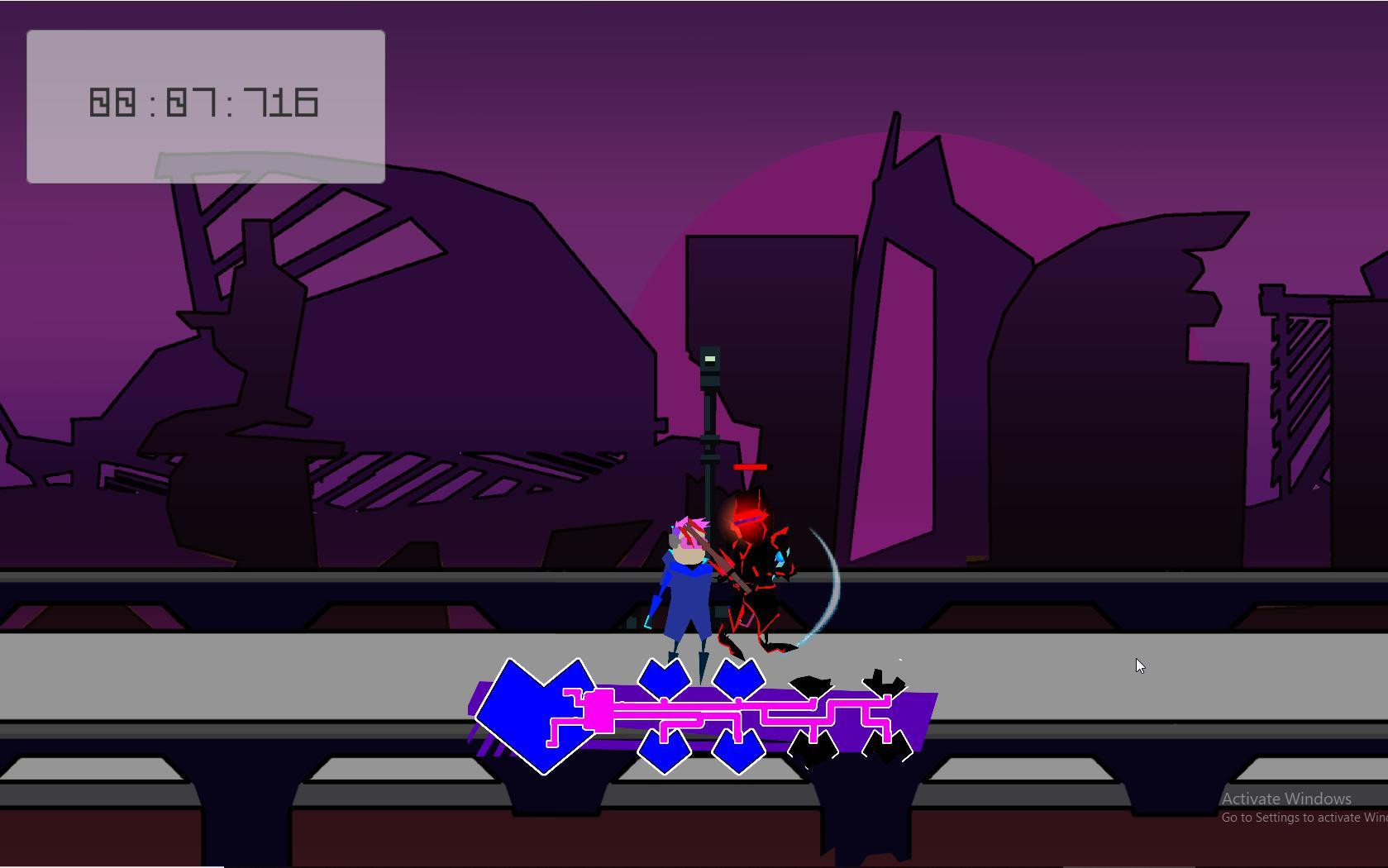Open the Activate Windows notification

1285,799
